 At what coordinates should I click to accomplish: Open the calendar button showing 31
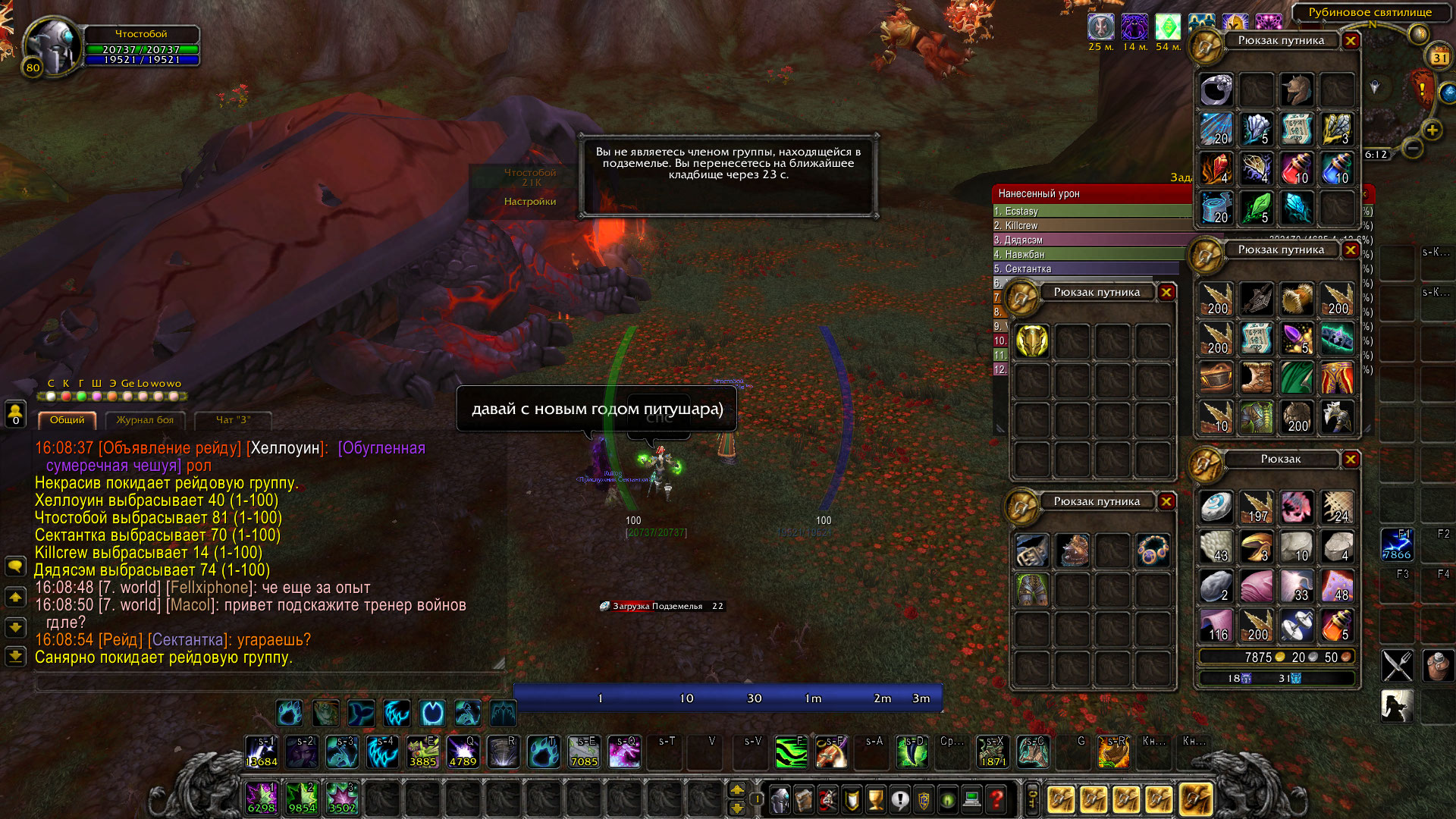[x=1439, y=58]
